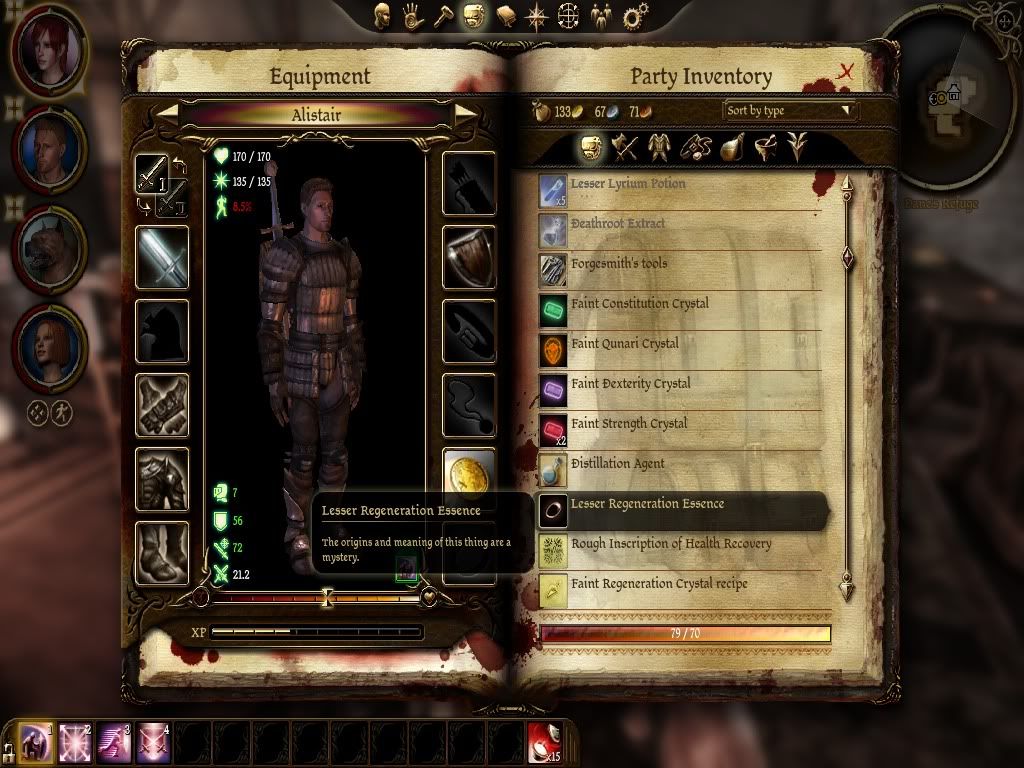Open the Sort by type dropdown

click(790, 110)
